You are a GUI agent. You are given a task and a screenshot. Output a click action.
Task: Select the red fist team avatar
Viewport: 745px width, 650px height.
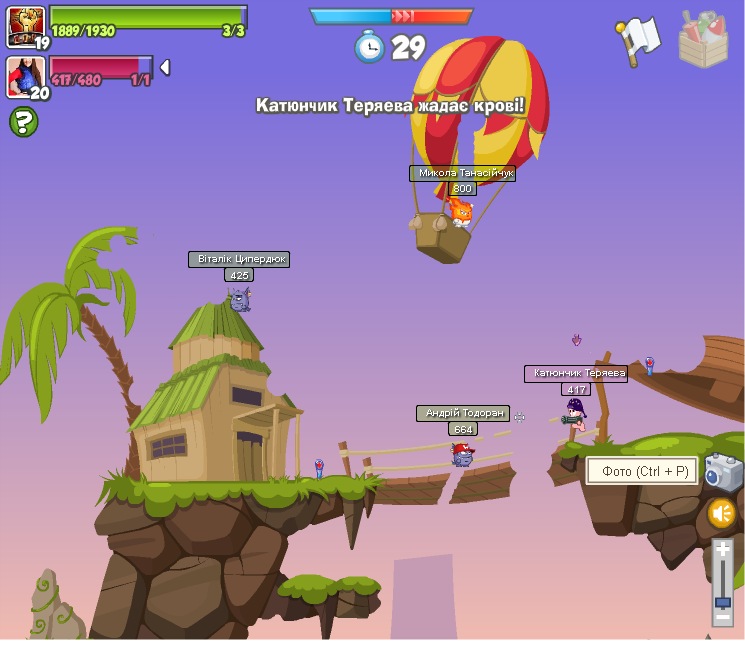coord(25,25)
